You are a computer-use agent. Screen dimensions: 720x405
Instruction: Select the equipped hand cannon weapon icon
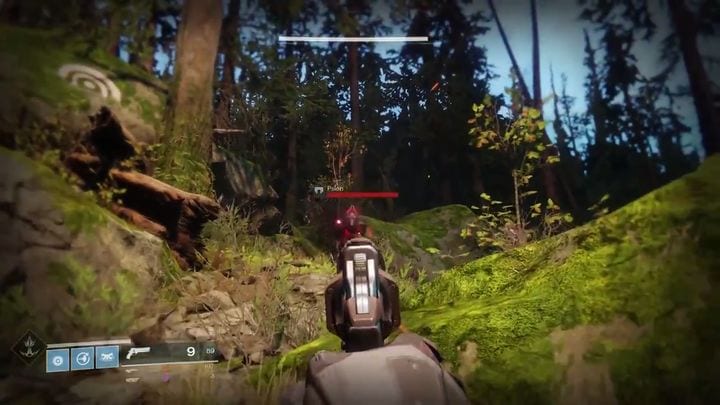139,352
